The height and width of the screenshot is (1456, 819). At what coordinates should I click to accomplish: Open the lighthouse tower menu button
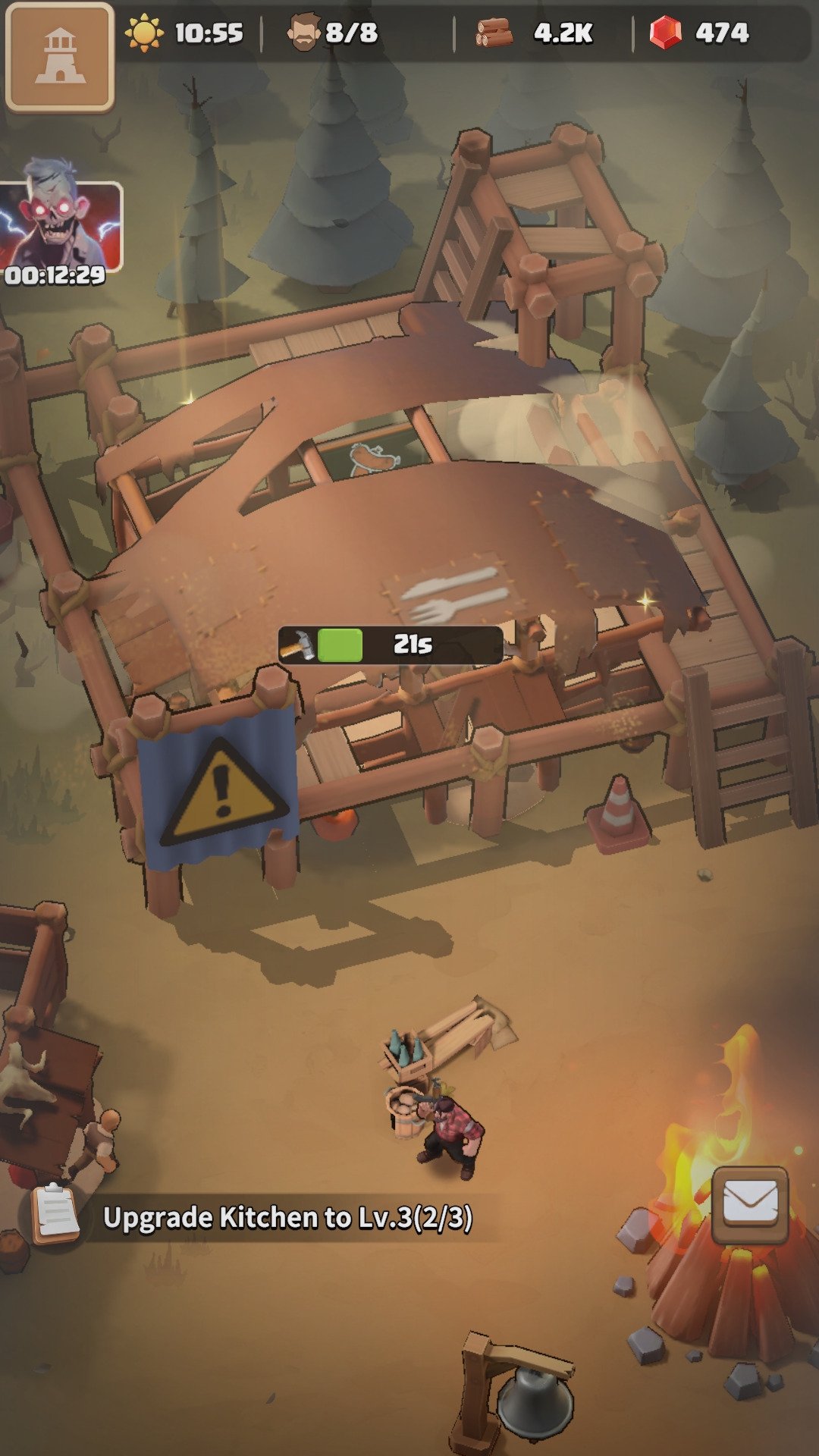[x=59, y=57]
